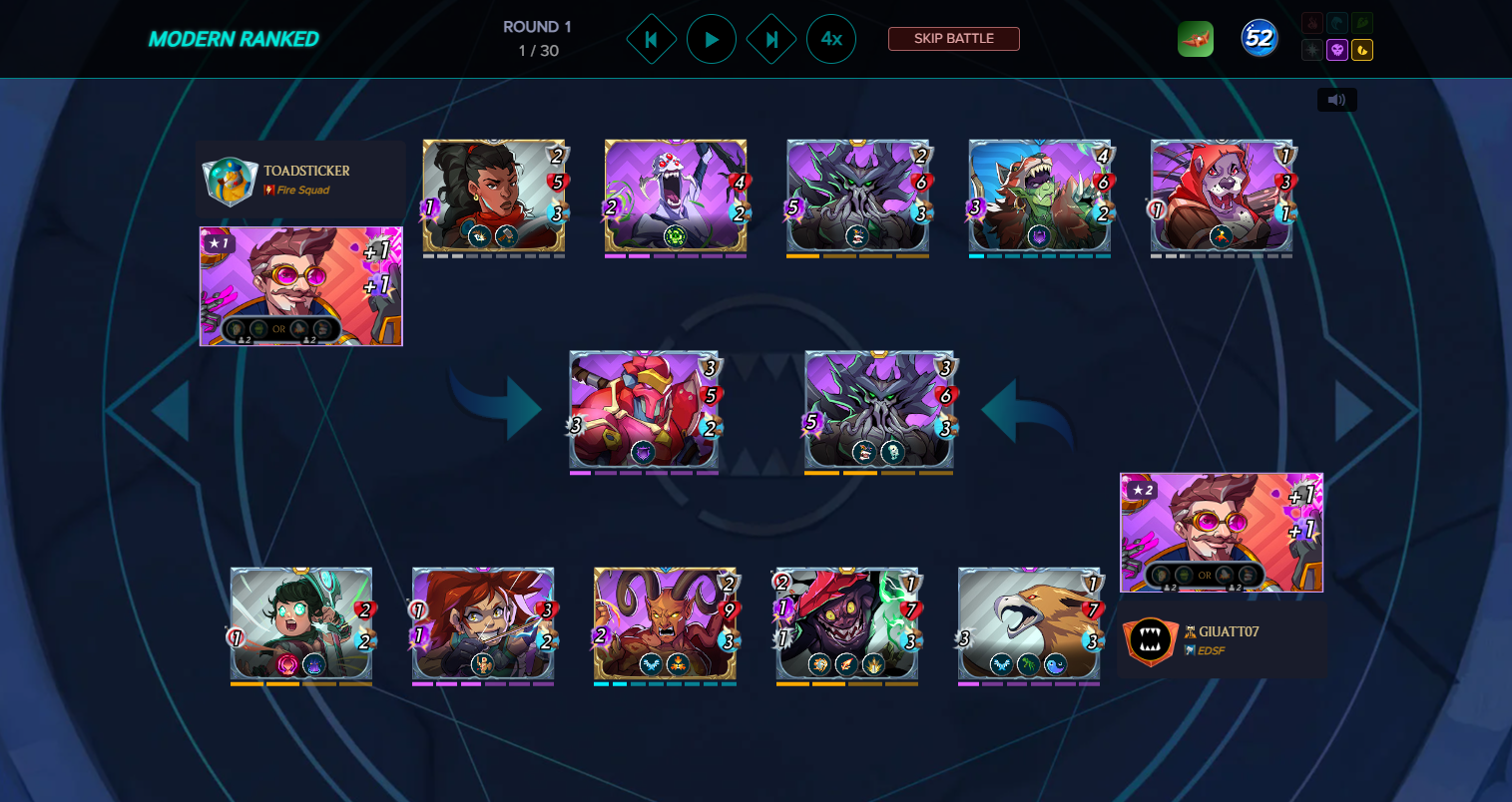Inspect TOADSTICKER's summoner card
This screenshot has height=802, width=1512.
[x=301, y=286]
